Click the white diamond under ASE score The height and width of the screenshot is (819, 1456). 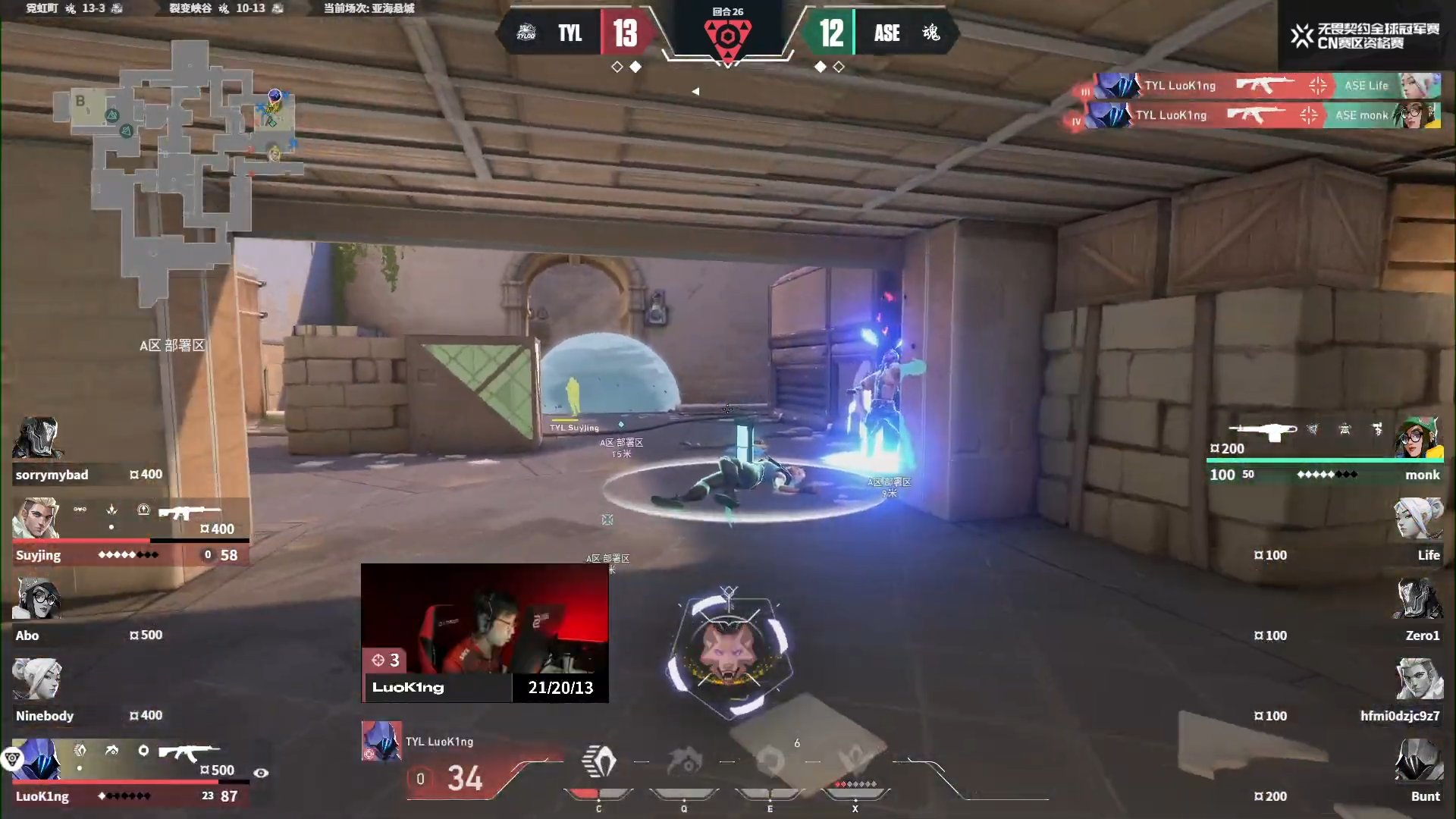[x=821, y=67]
